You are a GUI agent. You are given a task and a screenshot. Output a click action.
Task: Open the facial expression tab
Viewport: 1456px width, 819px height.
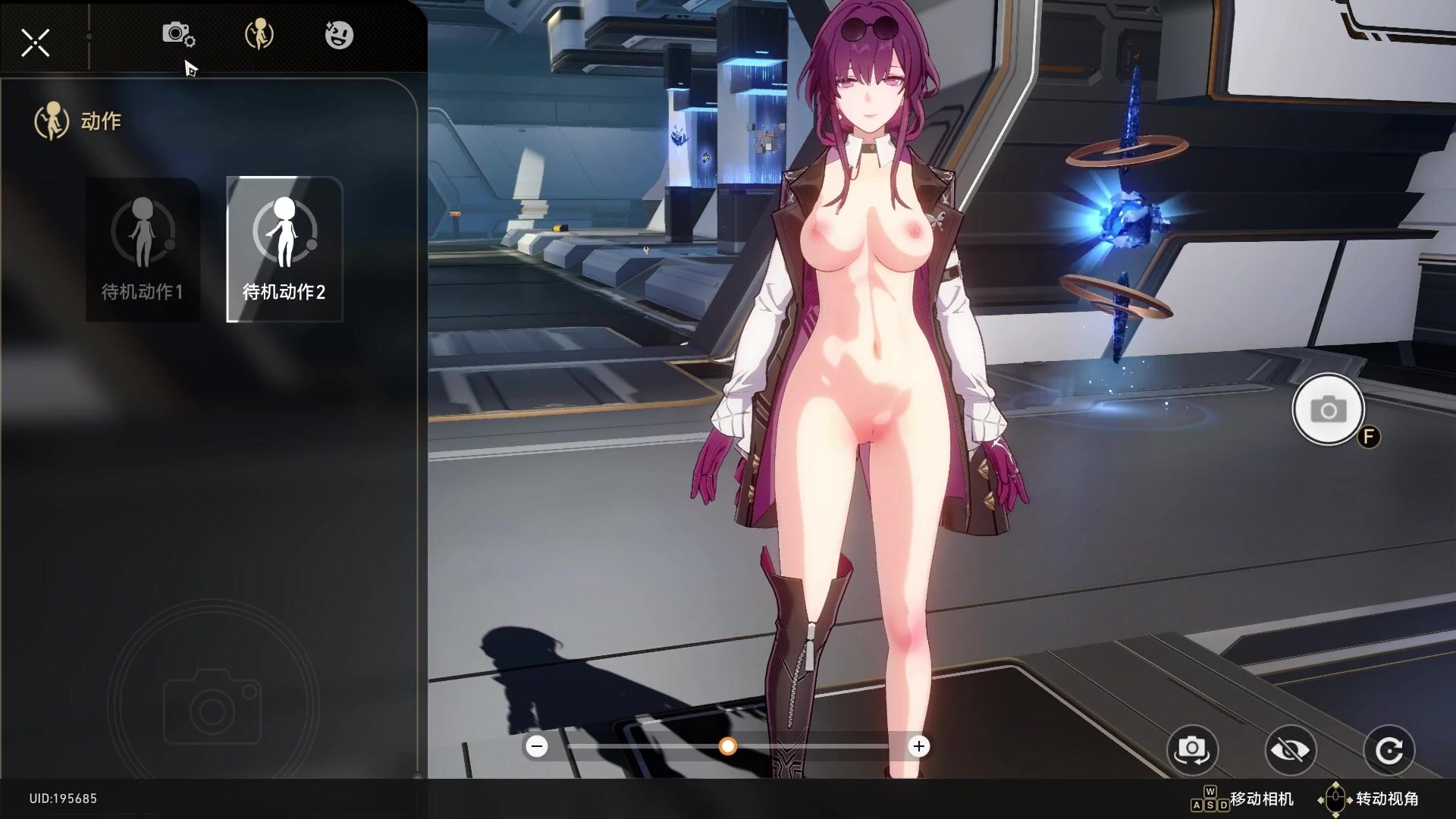pyautogui.click(x=338, y=35)
